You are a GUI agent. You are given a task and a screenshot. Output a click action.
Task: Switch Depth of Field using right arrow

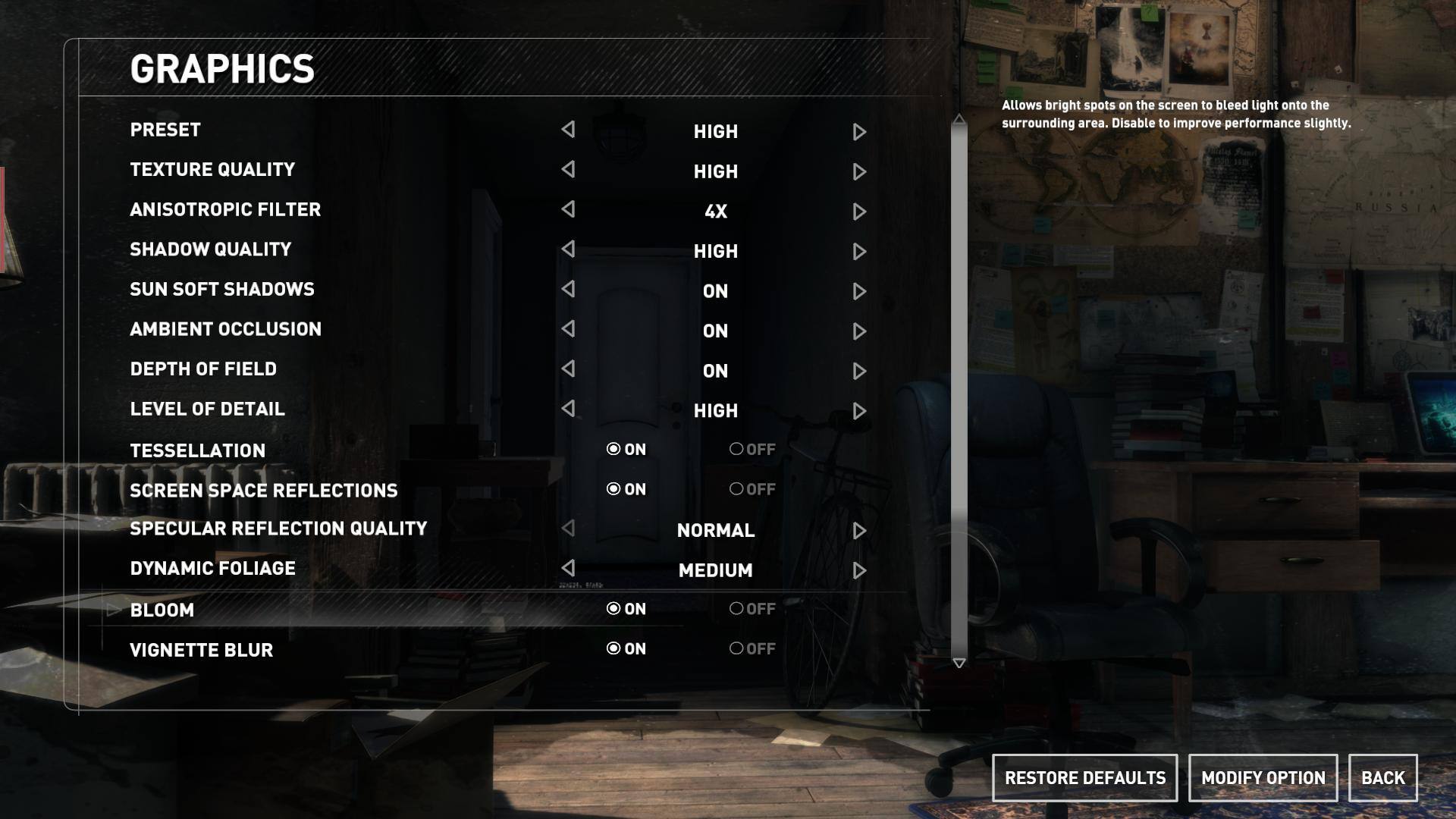point(859,371)
